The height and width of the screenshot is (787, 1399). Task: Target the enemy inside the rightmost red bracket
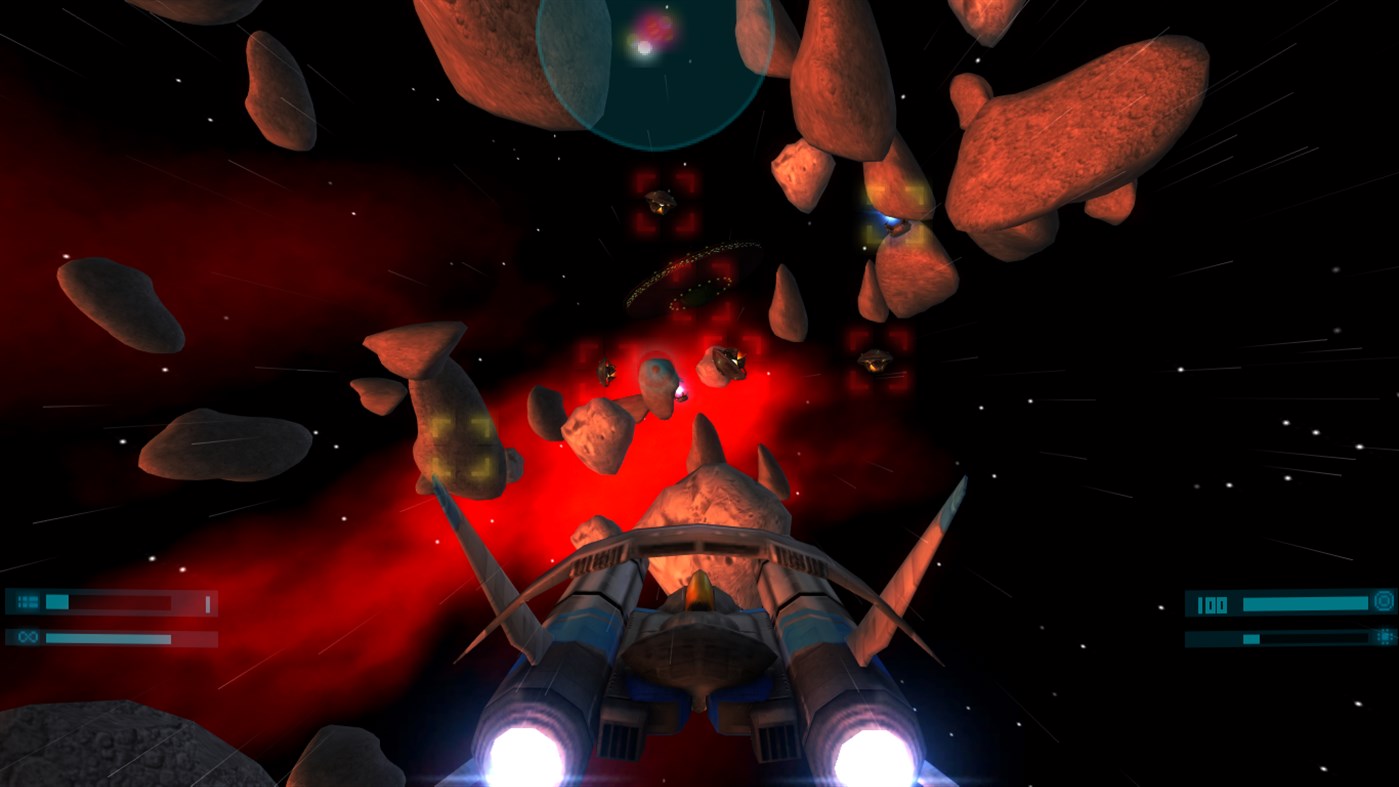click(875, 363)
